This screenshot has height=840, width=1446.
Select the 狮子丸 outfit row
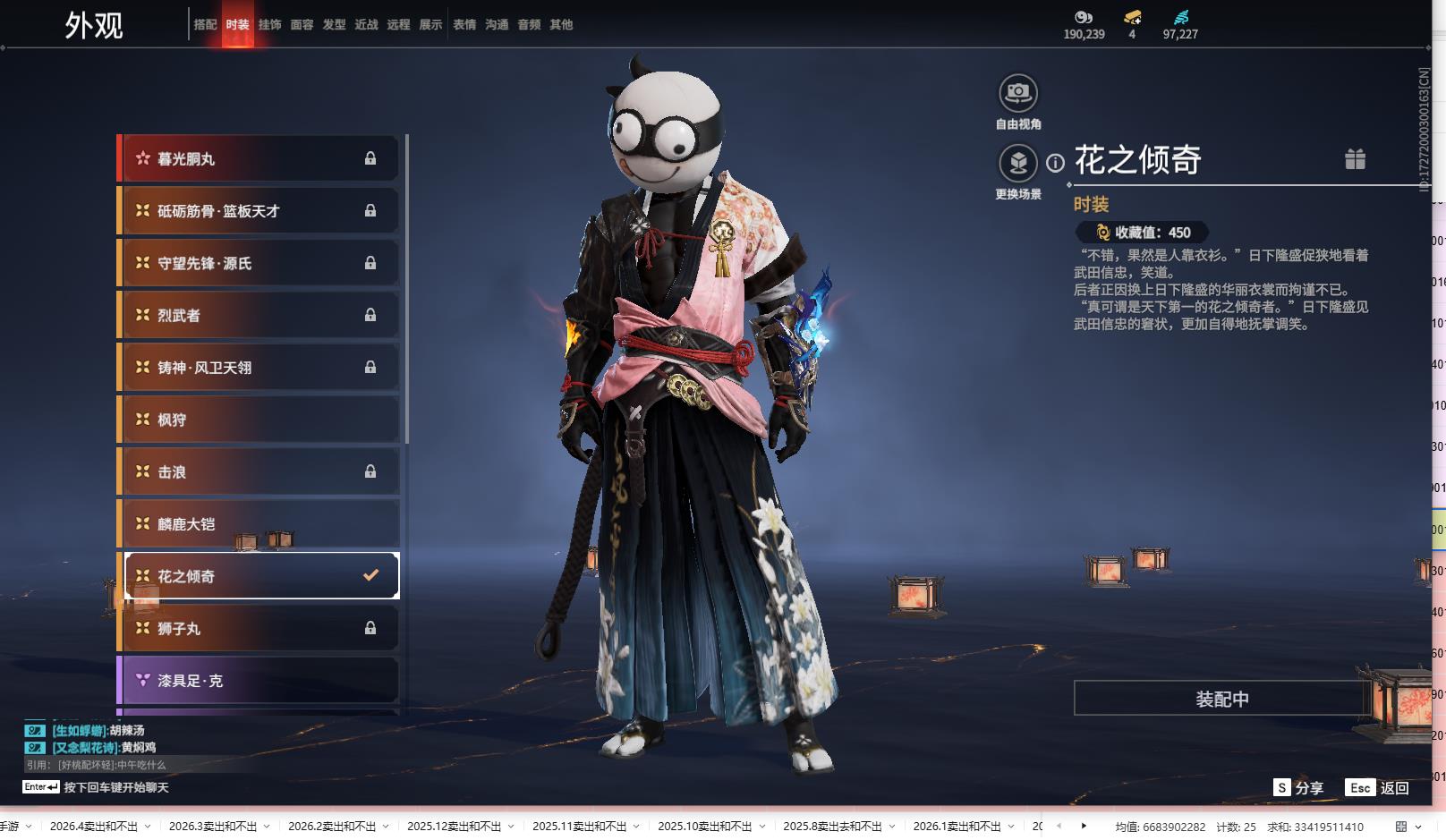(x=259, y=629)
